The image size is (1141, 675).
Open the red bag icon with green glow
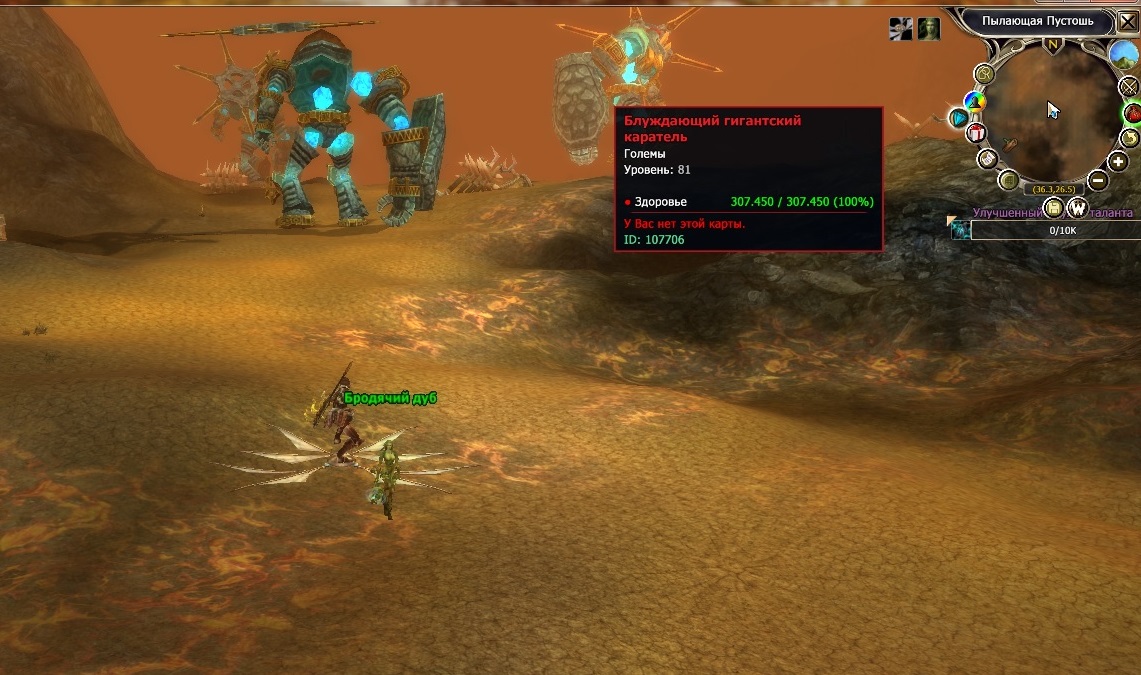click(1133, 113)
